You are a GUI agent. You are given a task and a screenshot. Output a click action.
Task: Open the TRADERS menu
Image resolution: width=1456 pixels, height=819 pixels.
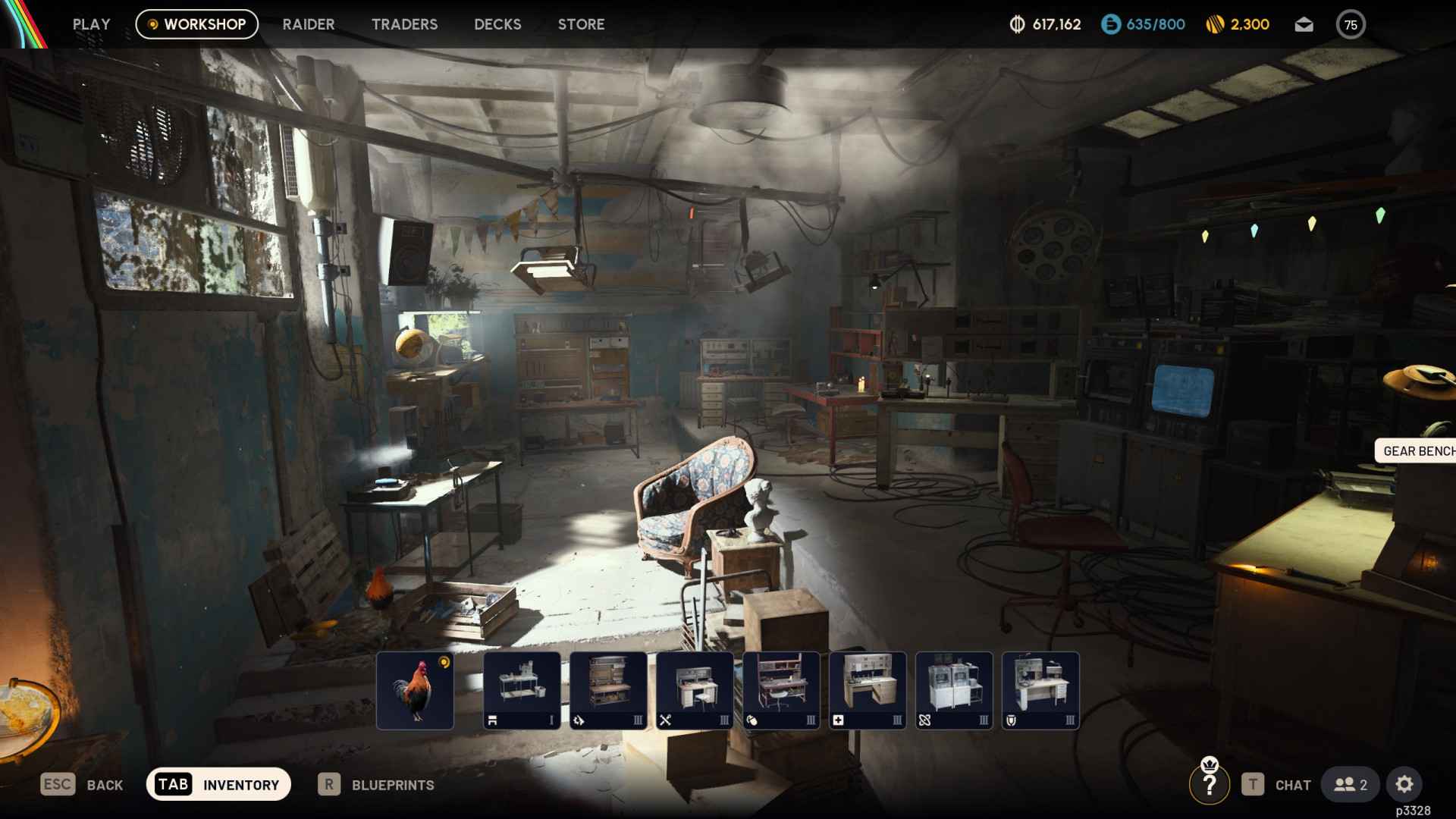tap(404, 24)
